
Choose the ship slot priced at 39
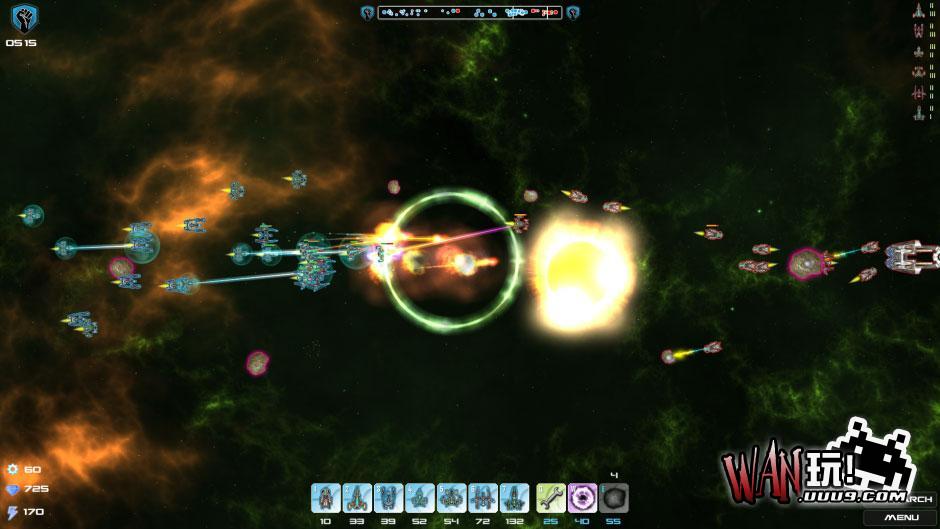click(x=388, y=497)
